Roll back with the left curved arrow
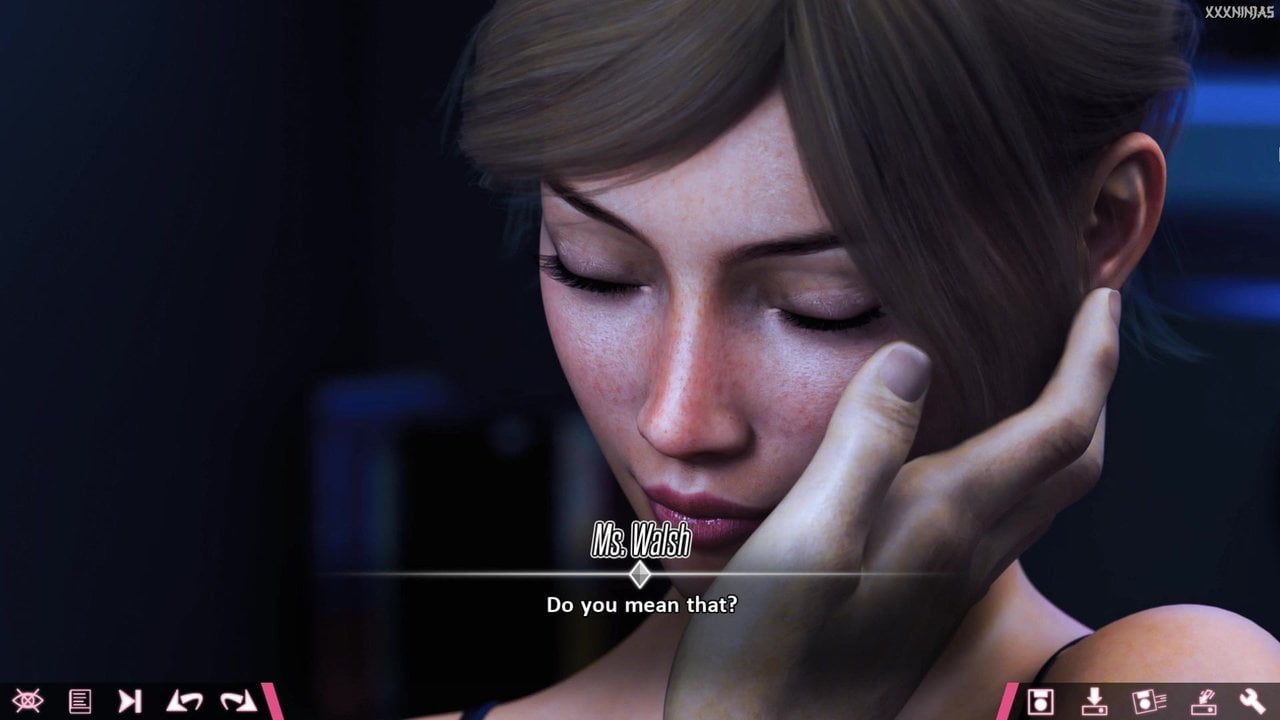The image size is (1280, 720). 185,701
